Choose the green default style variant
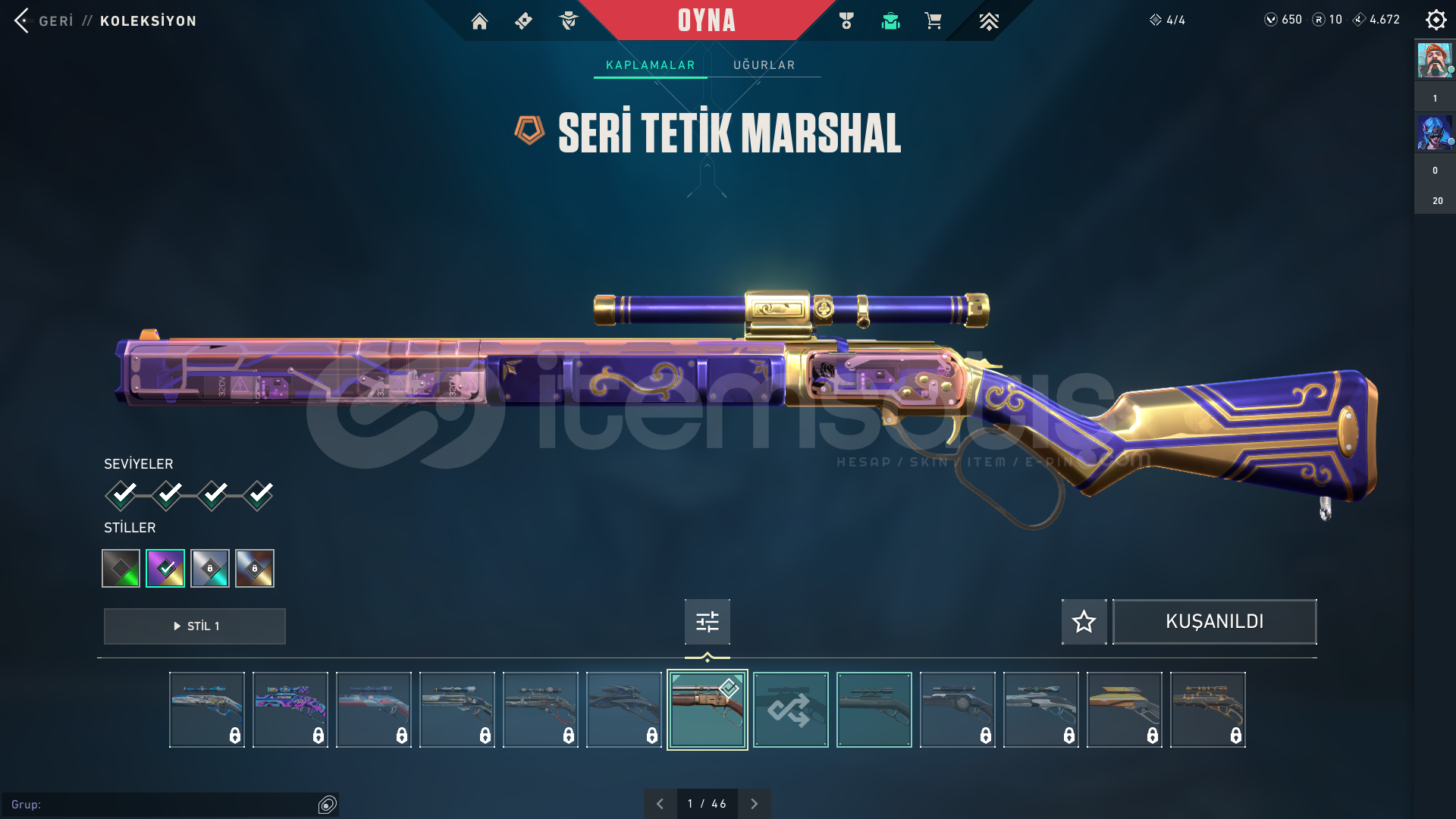This screenshot has height=819, width=1456. pyautogui.click(x=121, y=568)
